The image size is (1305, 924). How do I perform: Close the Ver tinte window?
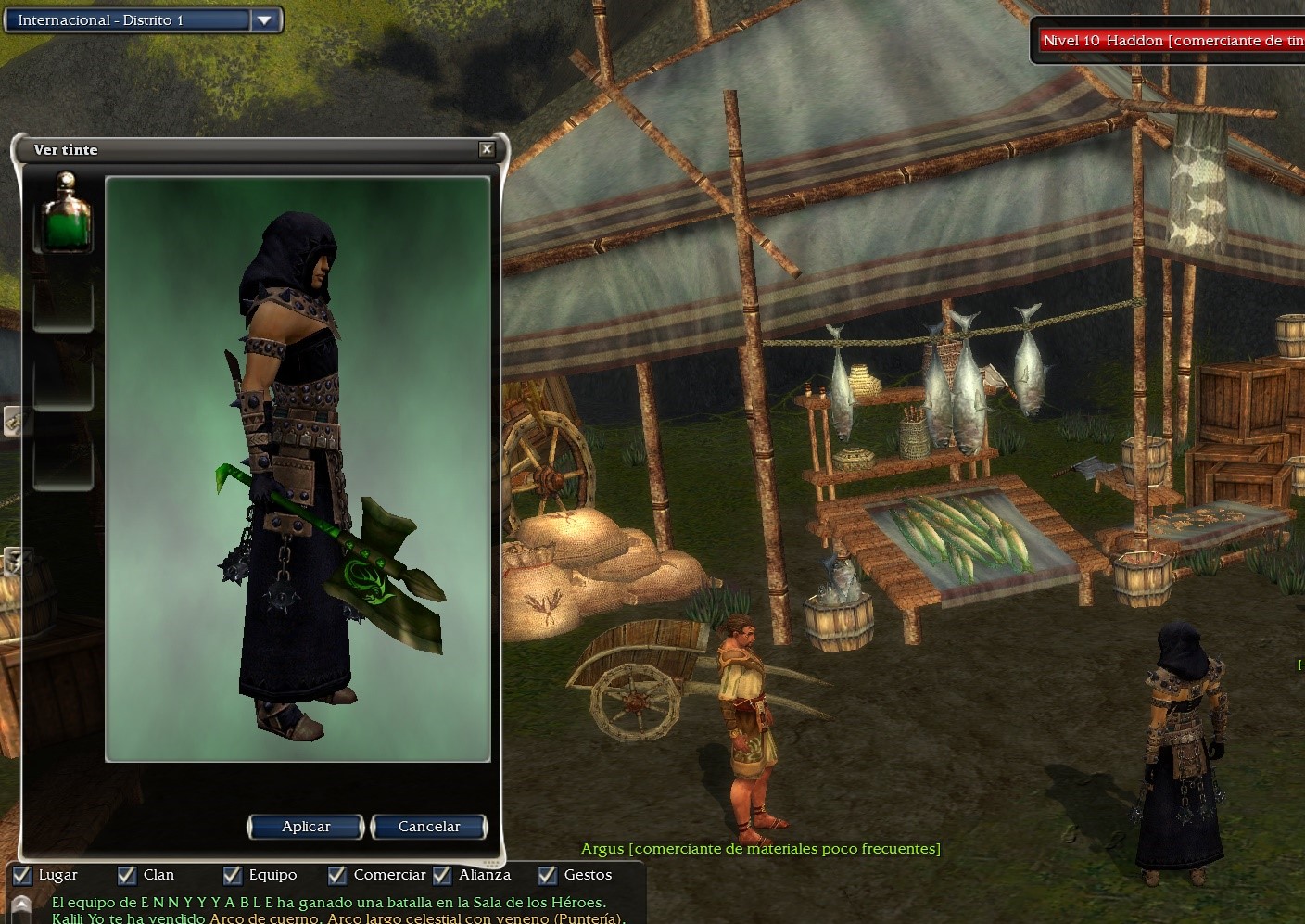pos(487,149)
